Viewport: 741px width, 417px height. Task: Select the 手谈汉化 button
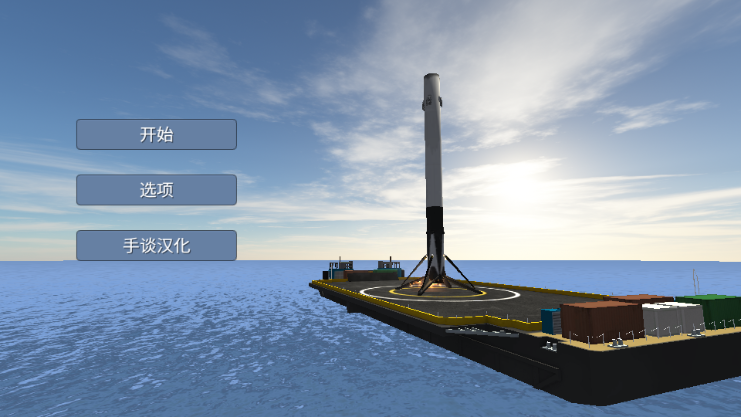156,245
